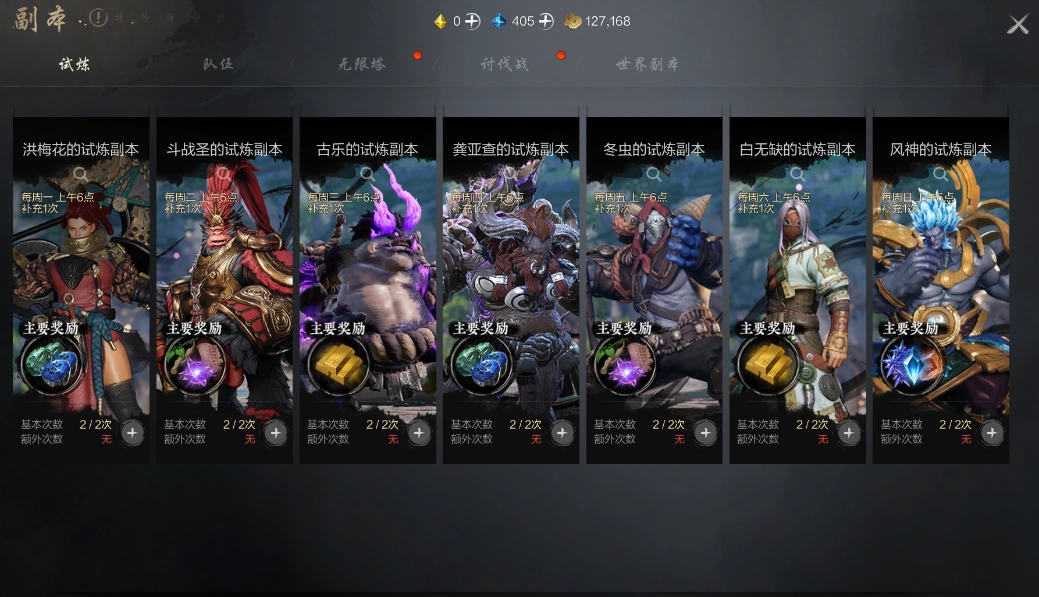Switch to the 试炼 tab
This screenshot has height=597, width=1039.
pos(74,64)
